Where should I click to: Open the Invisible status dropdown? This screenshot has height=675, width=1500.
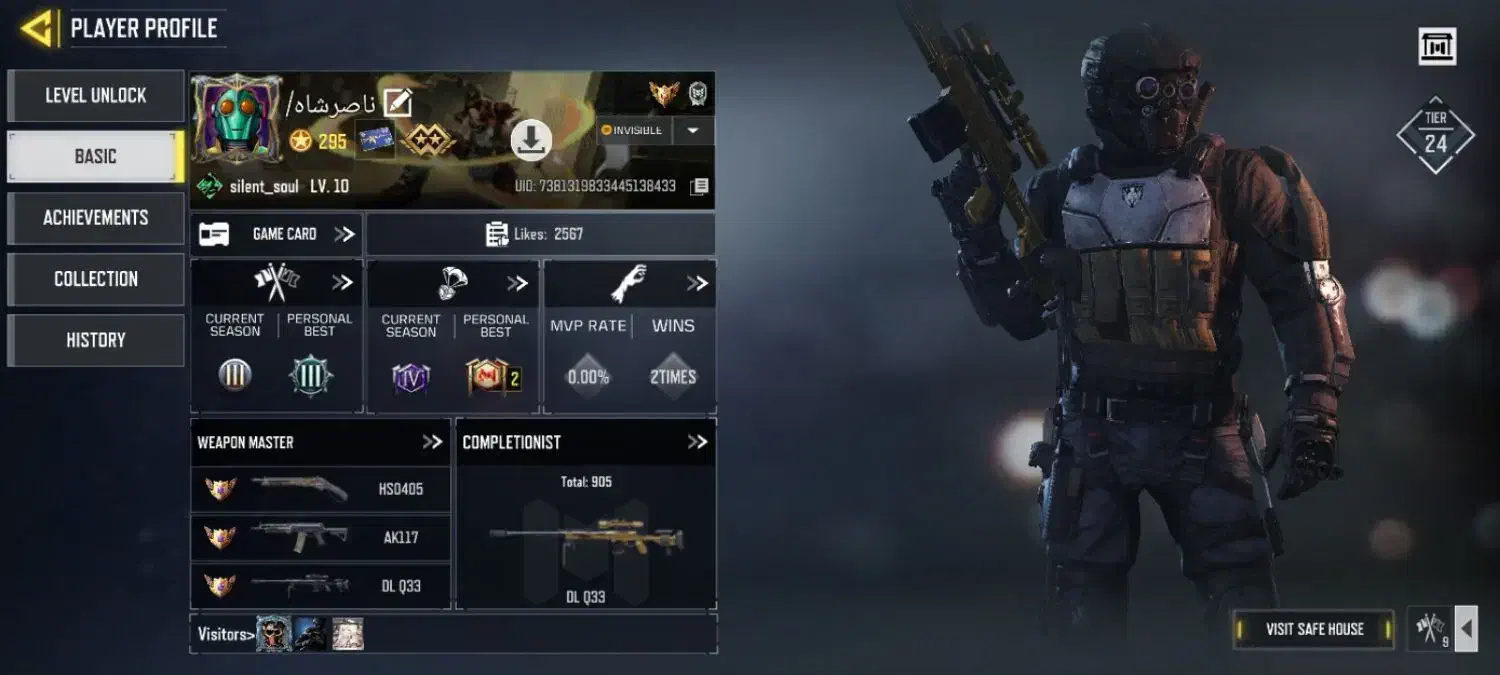click(693, 131)
